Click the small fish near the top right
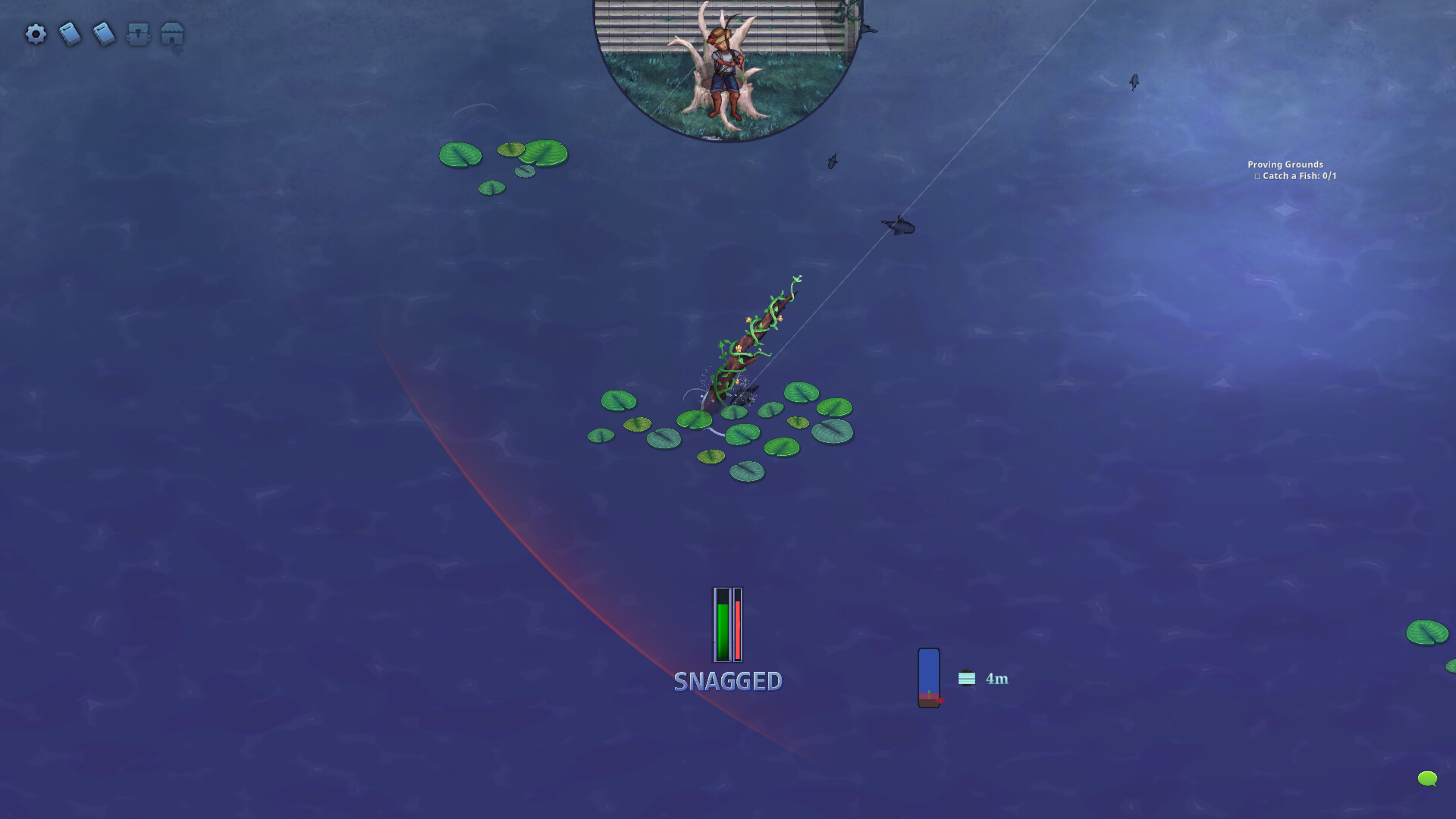 pyautogui.click(x=1134, y=83)
